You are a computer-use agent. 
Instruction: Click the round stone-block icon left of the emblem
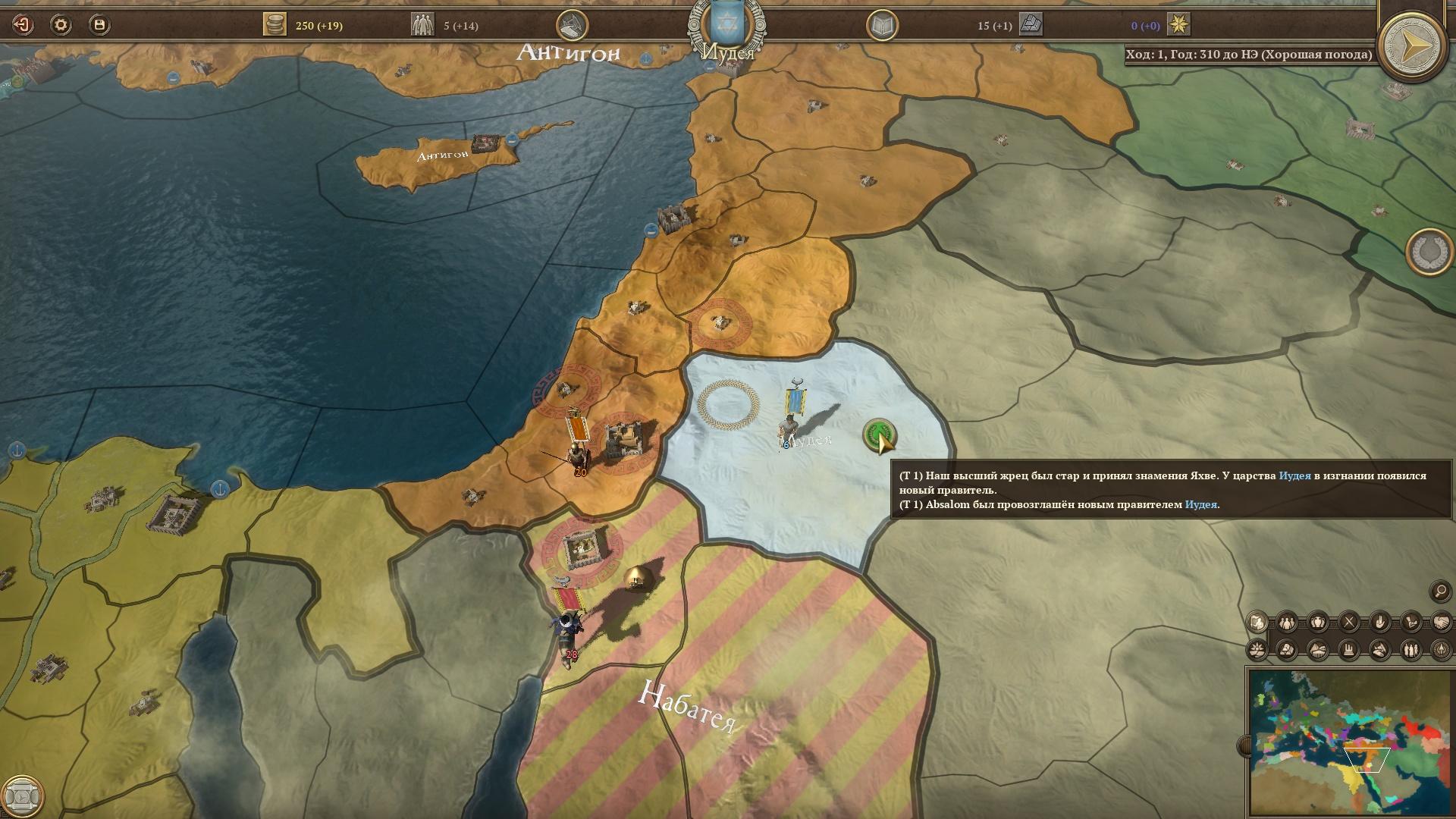coord(572,25)
